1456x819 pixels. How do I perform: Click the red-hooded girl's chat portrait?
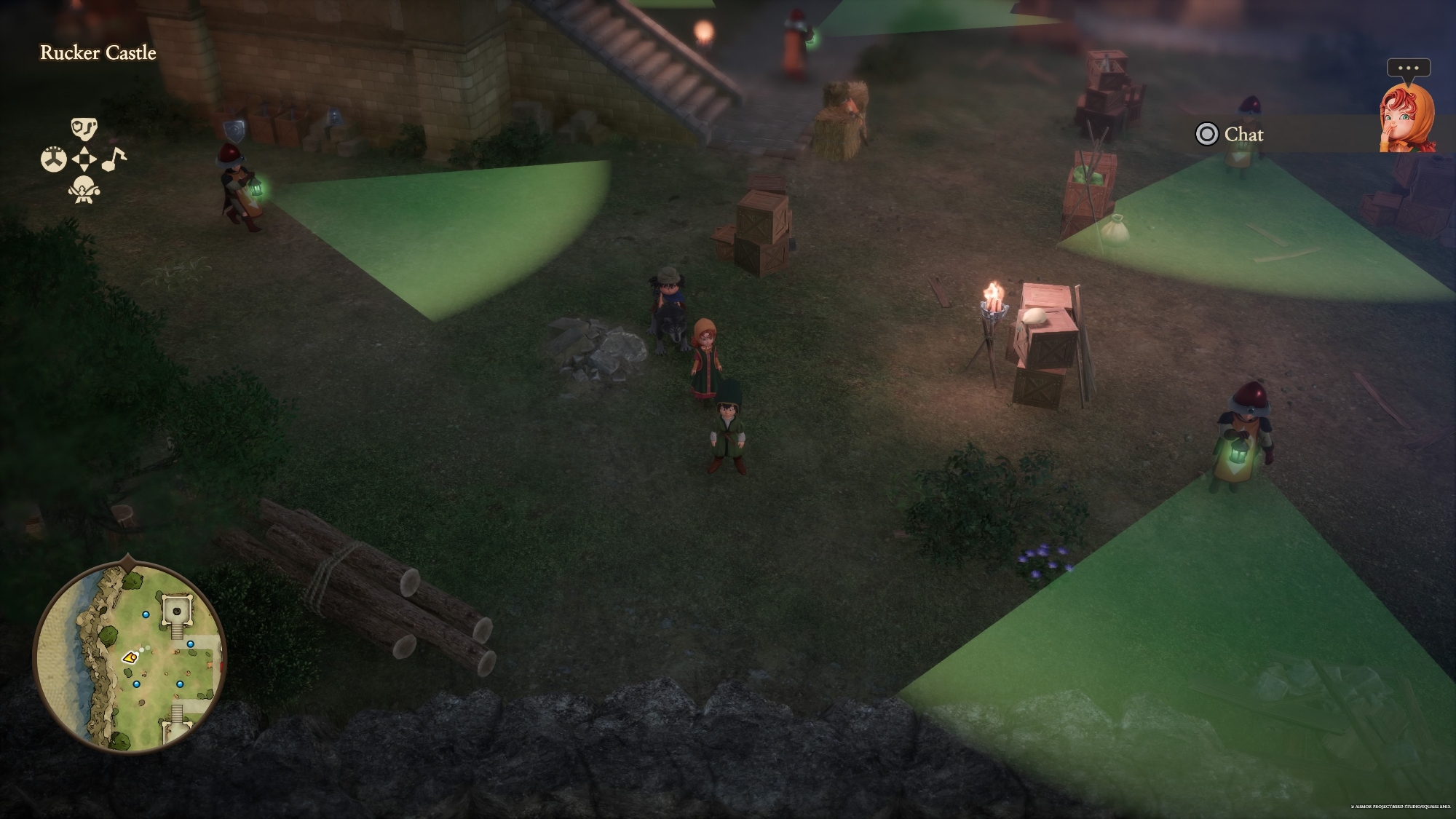[x=1406, y=118]
